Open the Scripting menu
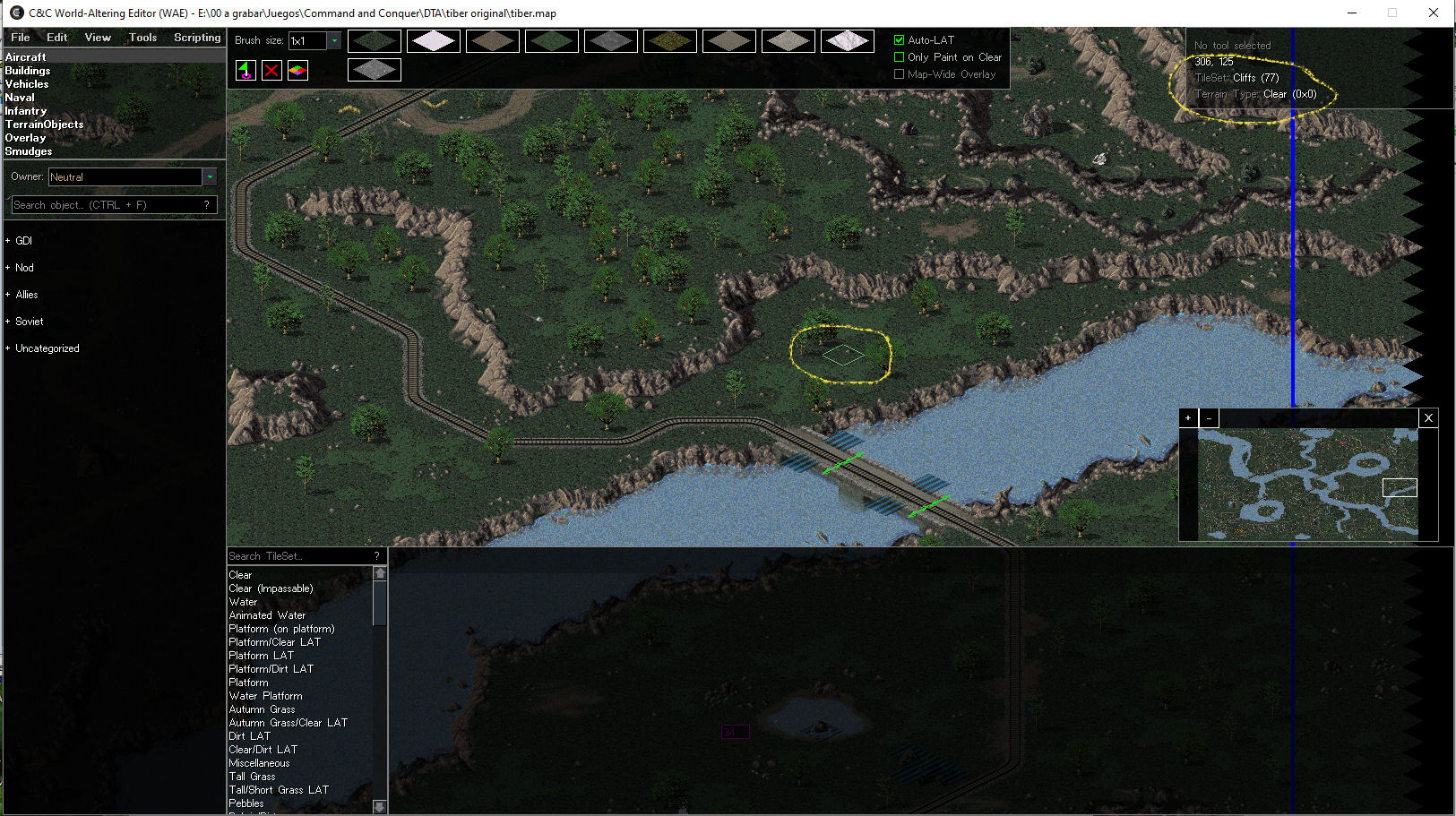The image size is (1456, 816). [x=197, y=38]
